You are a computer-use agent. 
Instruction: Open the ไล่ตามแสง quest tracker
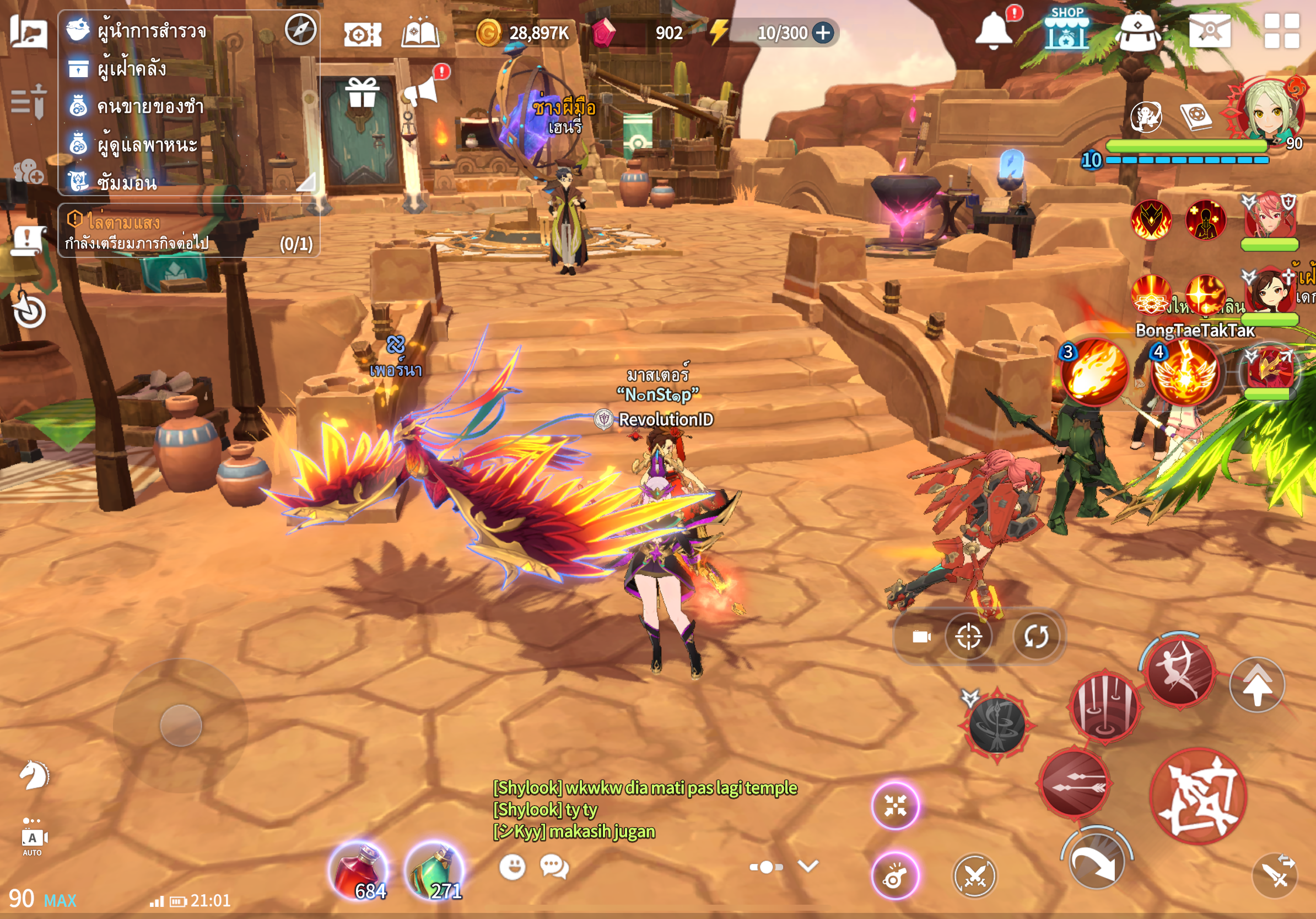click(x=188, y=231)
